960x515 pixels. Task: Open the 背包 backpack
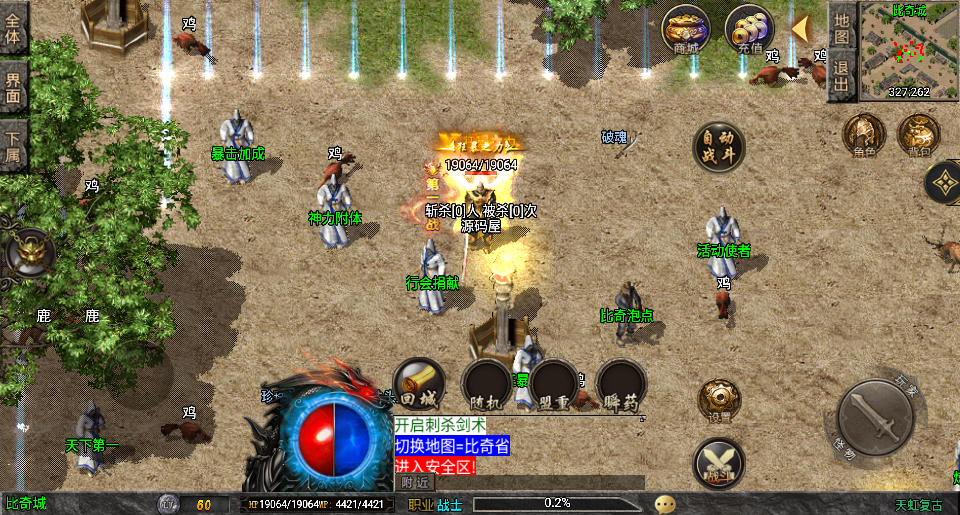(917, 135)
